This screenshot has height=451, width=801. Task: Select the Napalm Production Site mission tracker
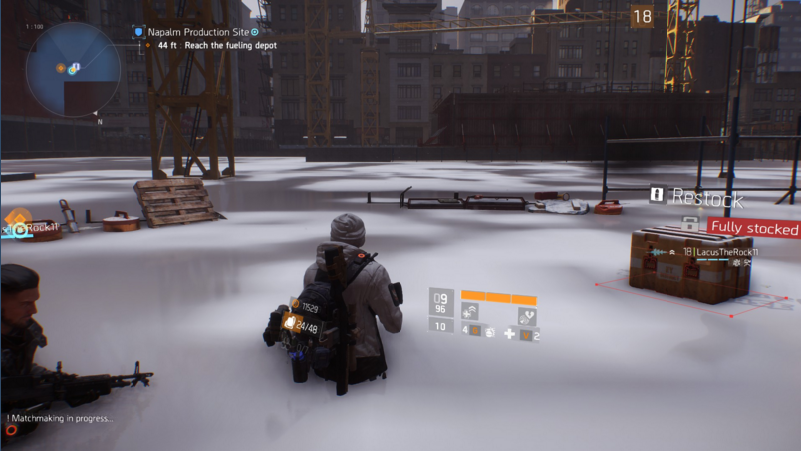[198, 32]
